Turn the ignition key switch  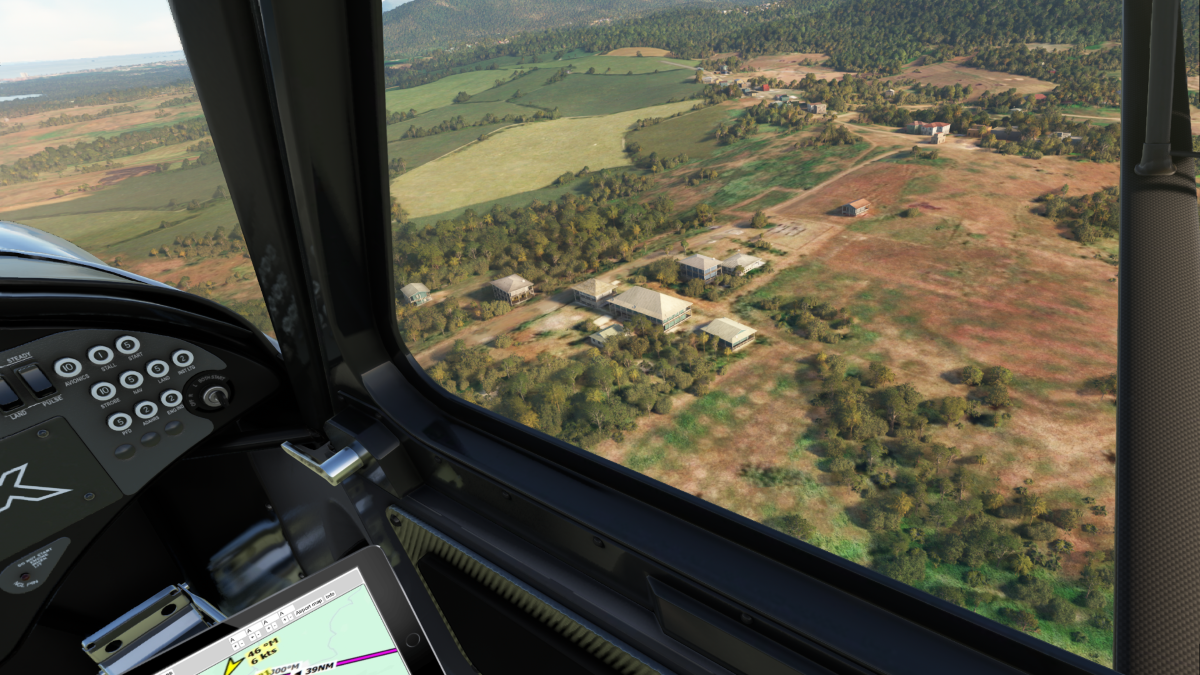point(213,395)
